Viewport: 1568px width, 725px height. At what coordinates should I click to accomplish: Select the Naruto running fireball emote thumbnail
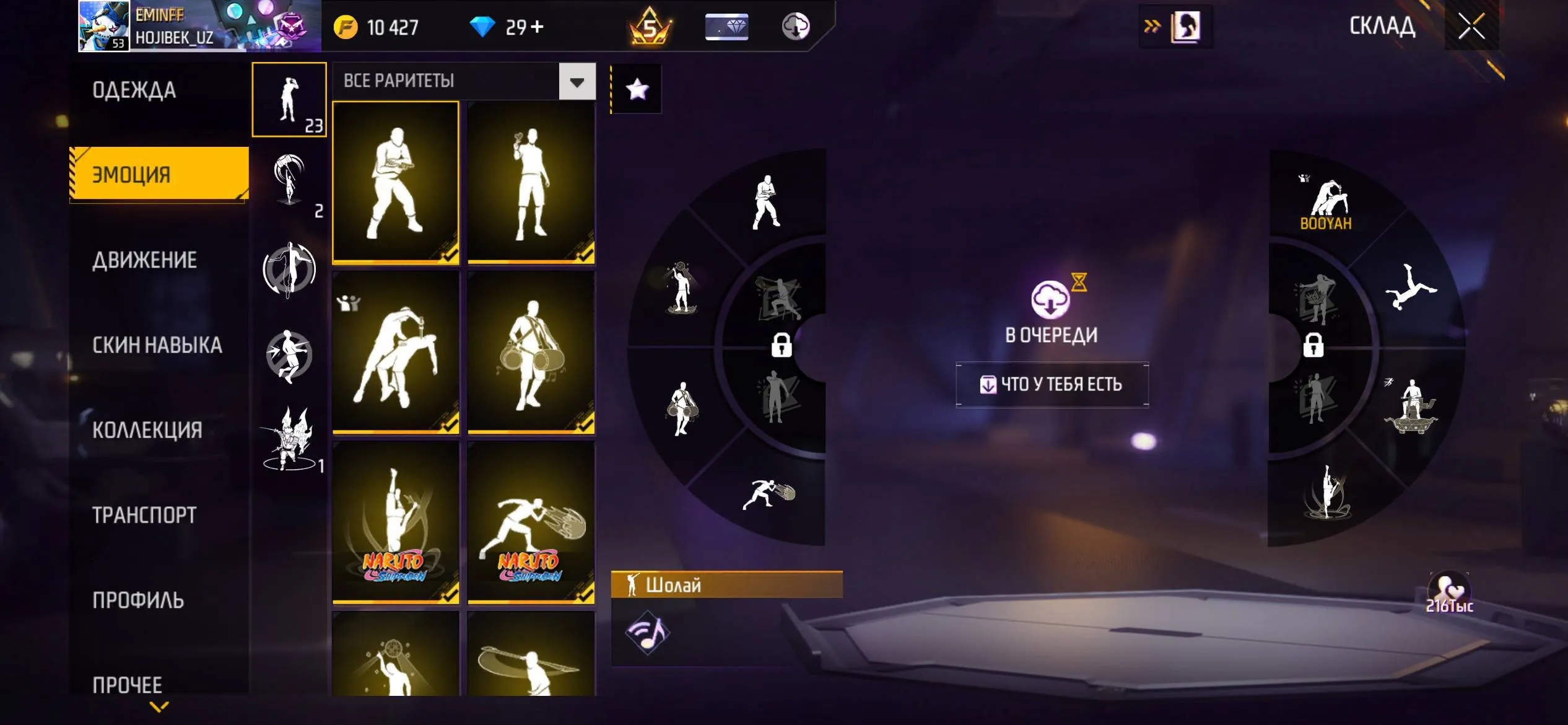coord(531,524)
